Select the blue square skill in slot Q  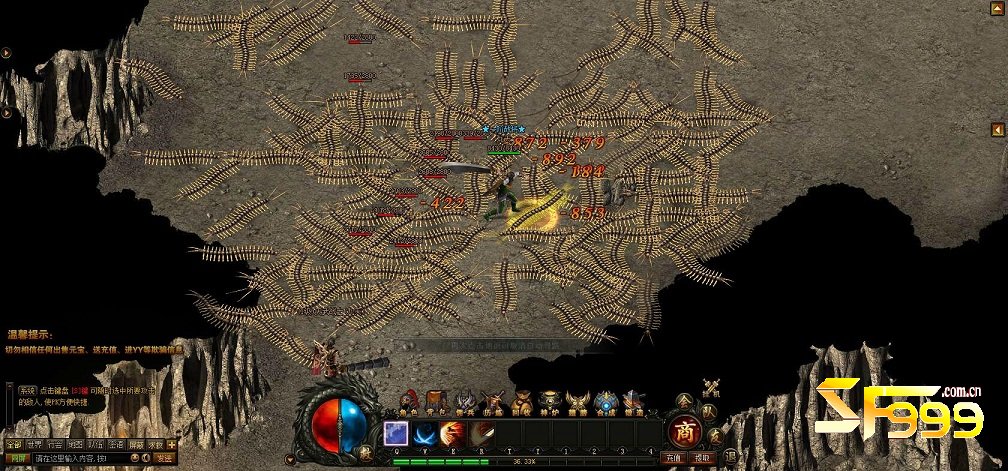396,433
